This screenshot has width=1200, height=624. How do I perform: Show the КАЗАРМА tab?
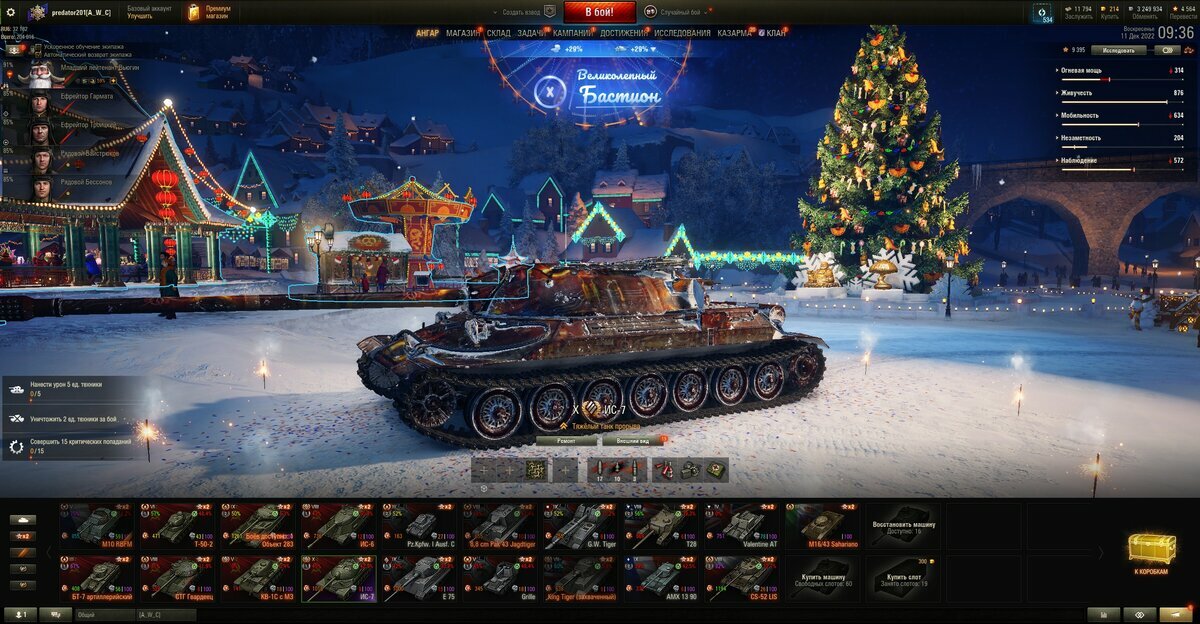(x=734, y=33)
